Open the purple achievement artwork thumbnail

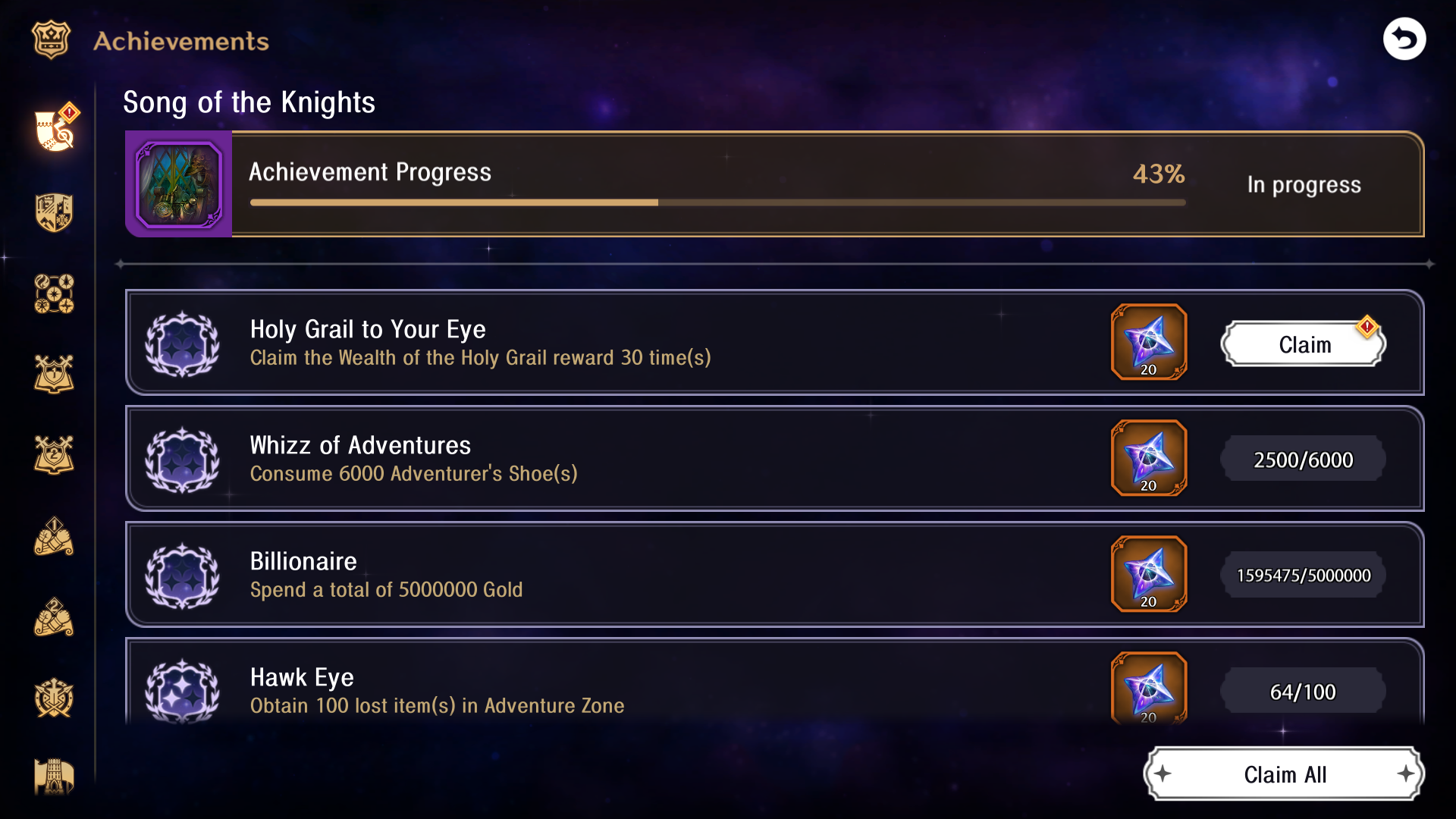pos(179,184)
